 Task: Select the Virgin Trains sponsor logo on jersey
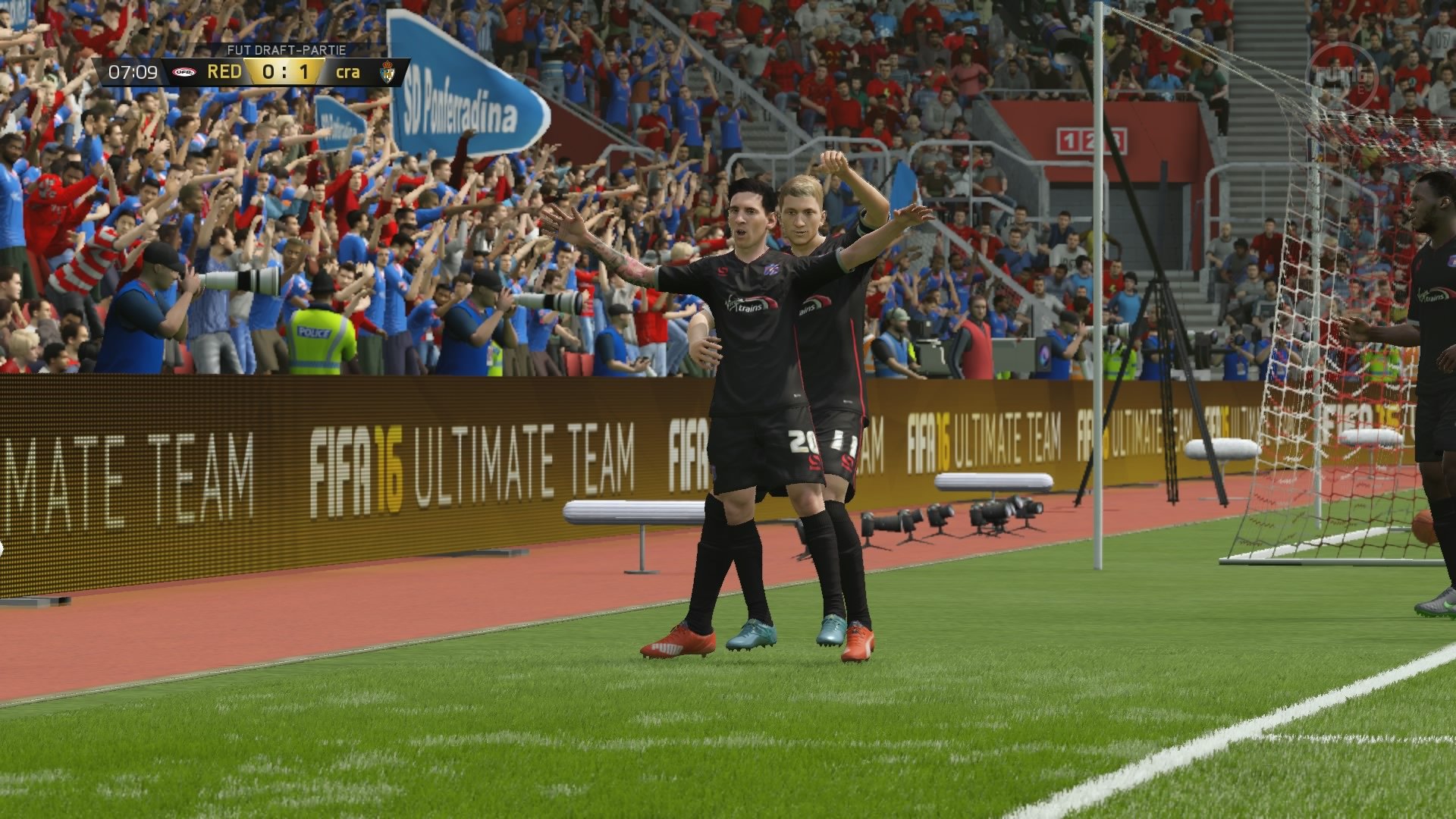point(752,302)
